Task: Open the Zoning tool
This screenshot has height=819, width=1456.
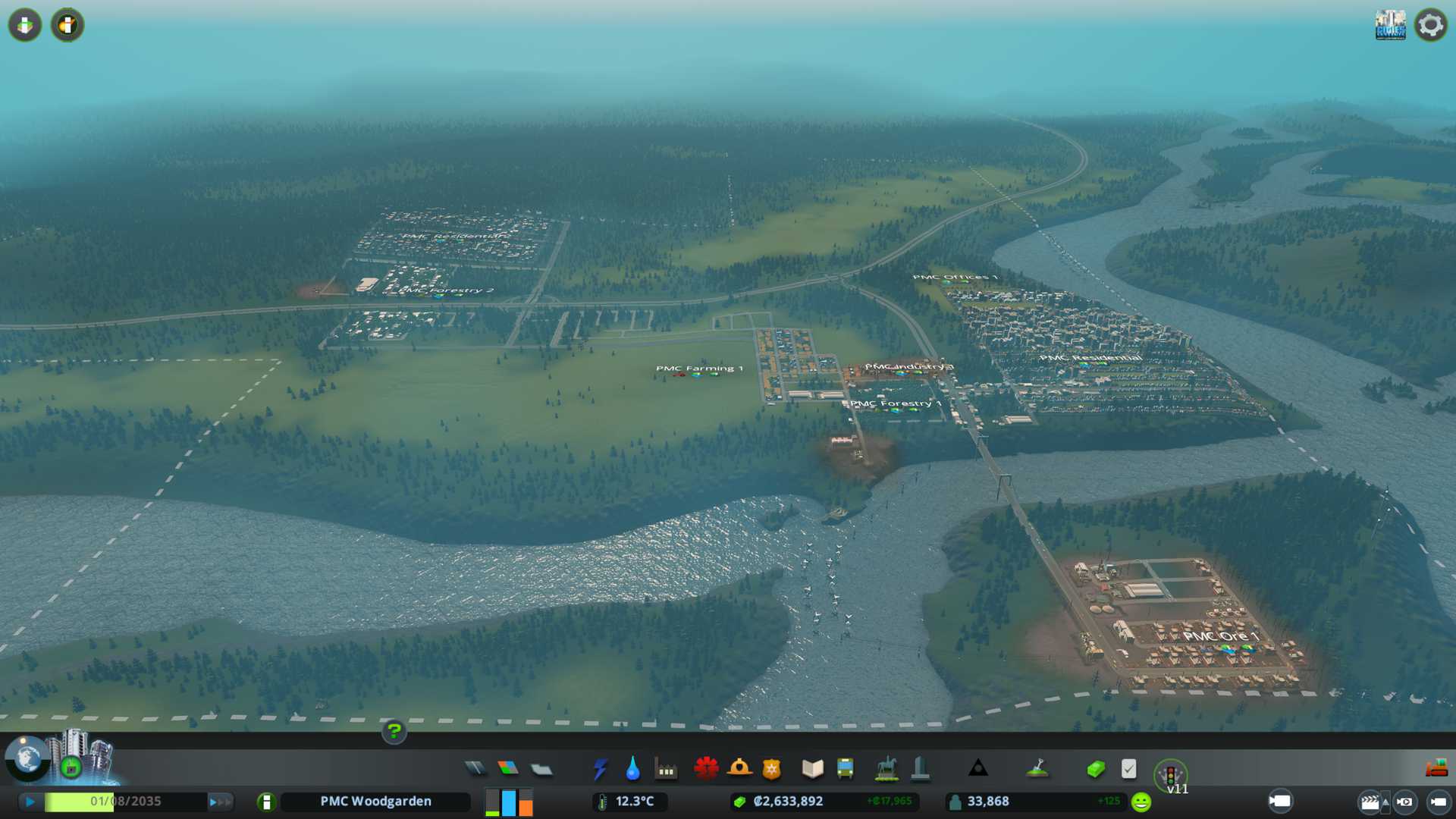Action: [x=508, y=769]
